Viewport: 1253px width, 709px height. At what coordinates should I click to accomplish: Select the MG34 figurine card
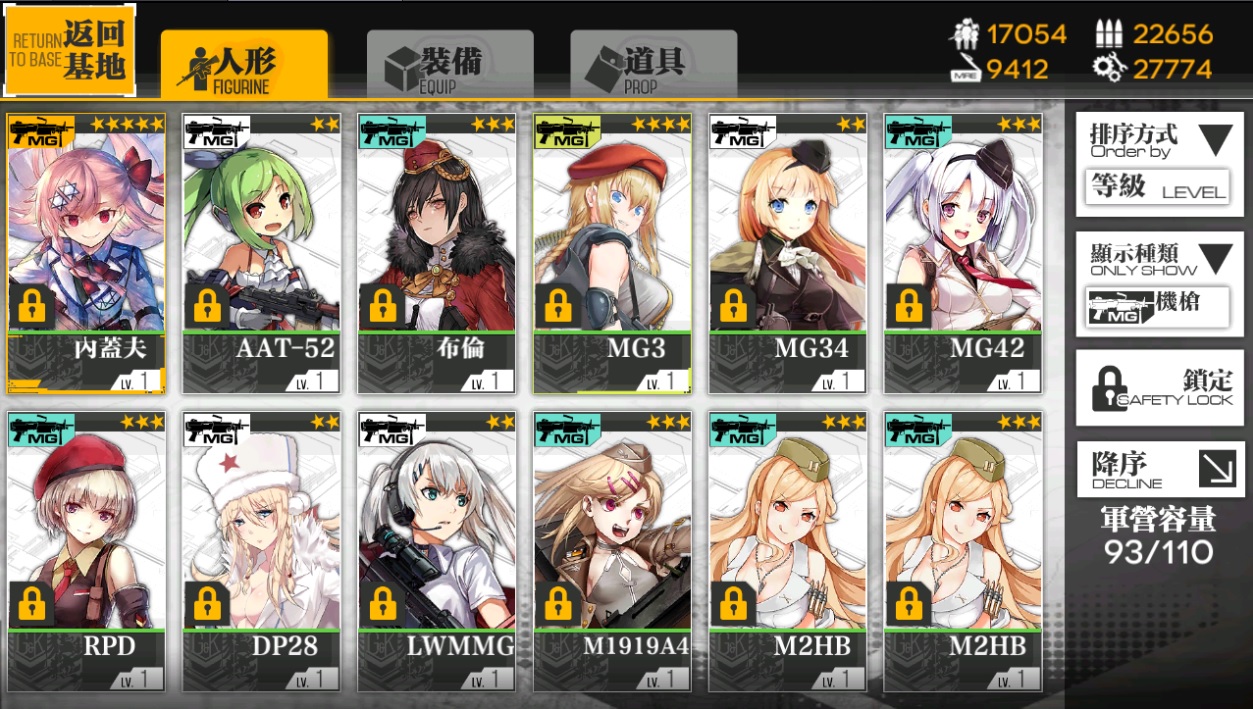click(788, 253)
